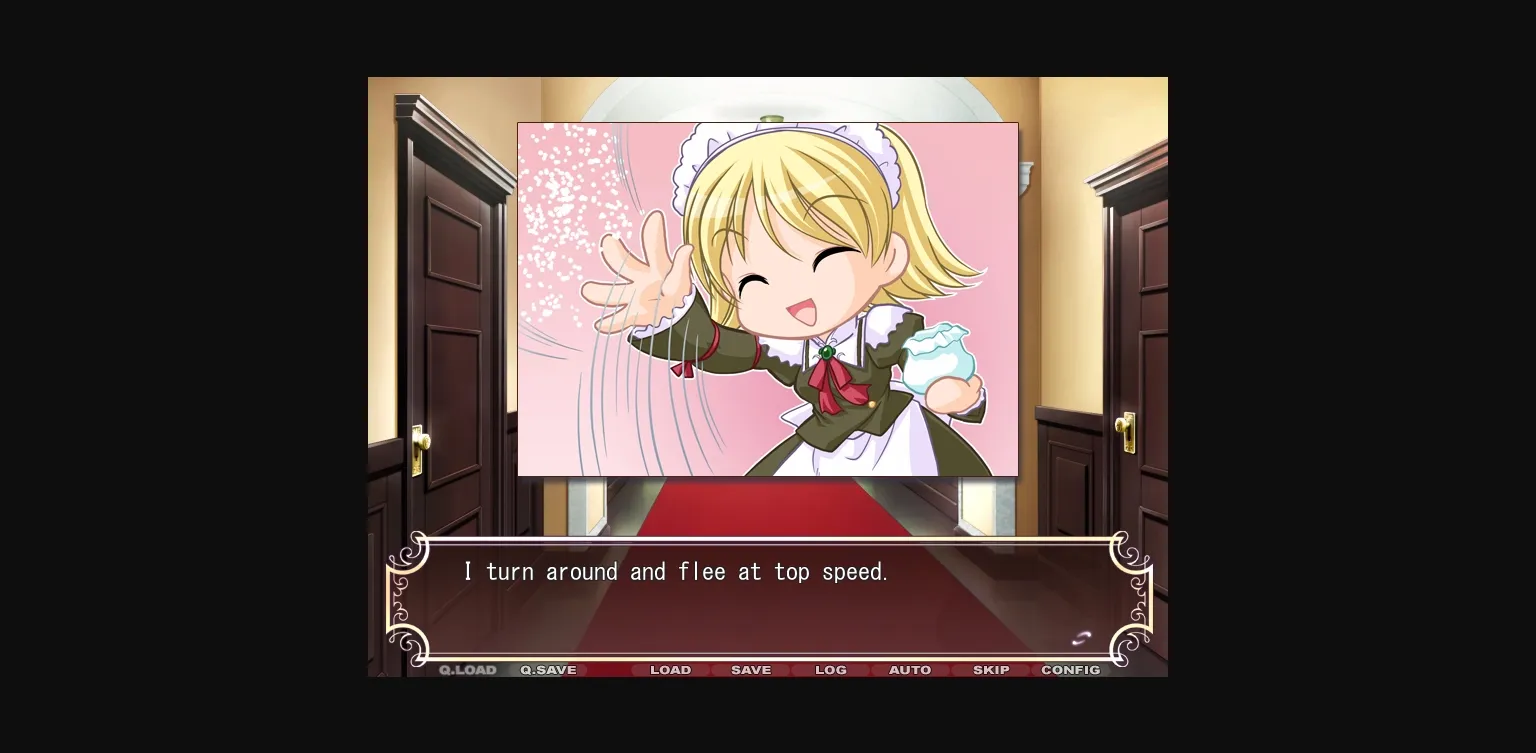Viewport: 1536px width, 753px height.
Task: Open the LOG to review past dialogue
Action: pyautogui.click(x=831, y=670)
